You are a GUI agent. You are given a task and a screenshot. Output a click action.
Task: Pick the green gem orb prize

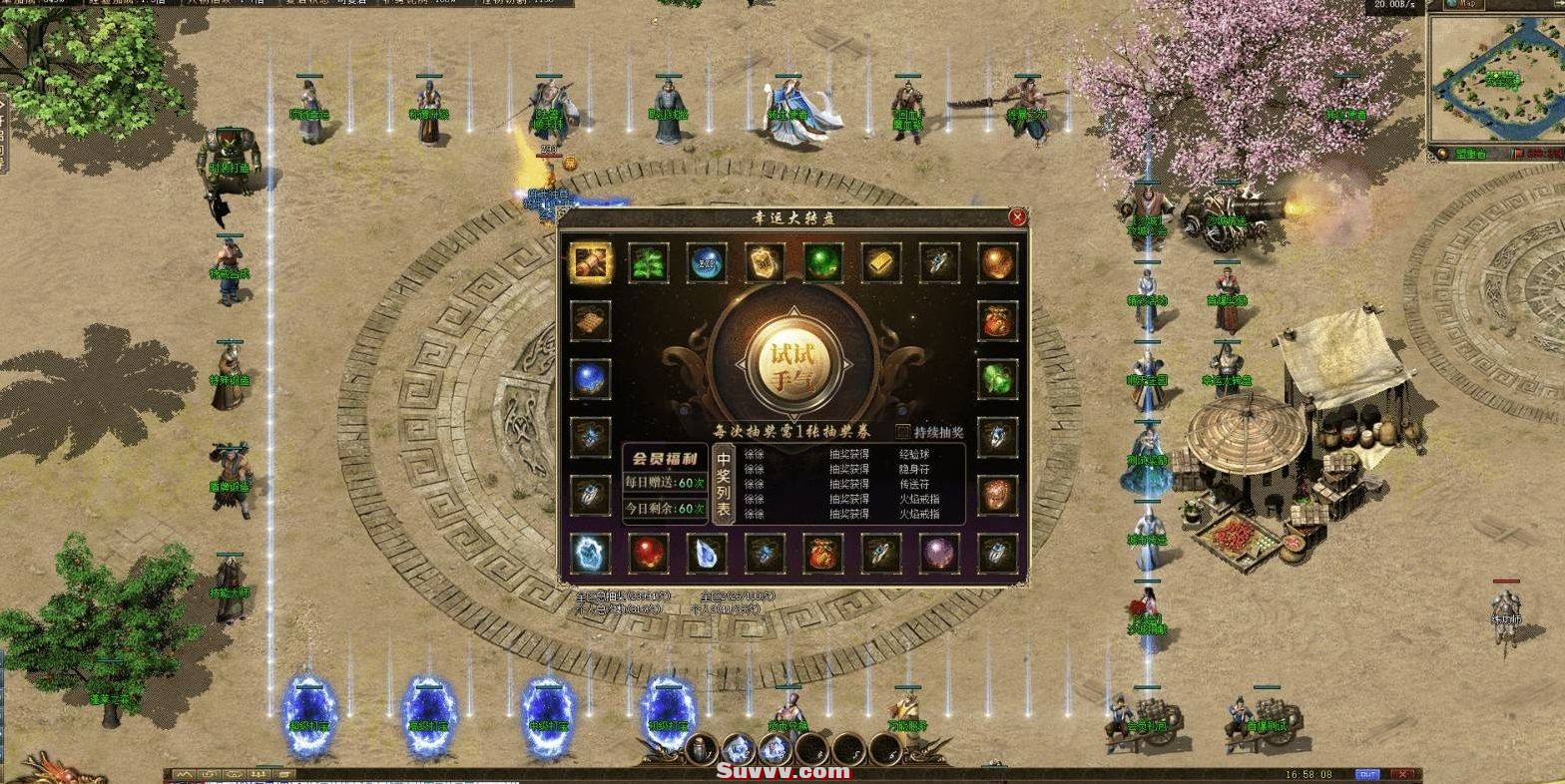coord(823,262)
